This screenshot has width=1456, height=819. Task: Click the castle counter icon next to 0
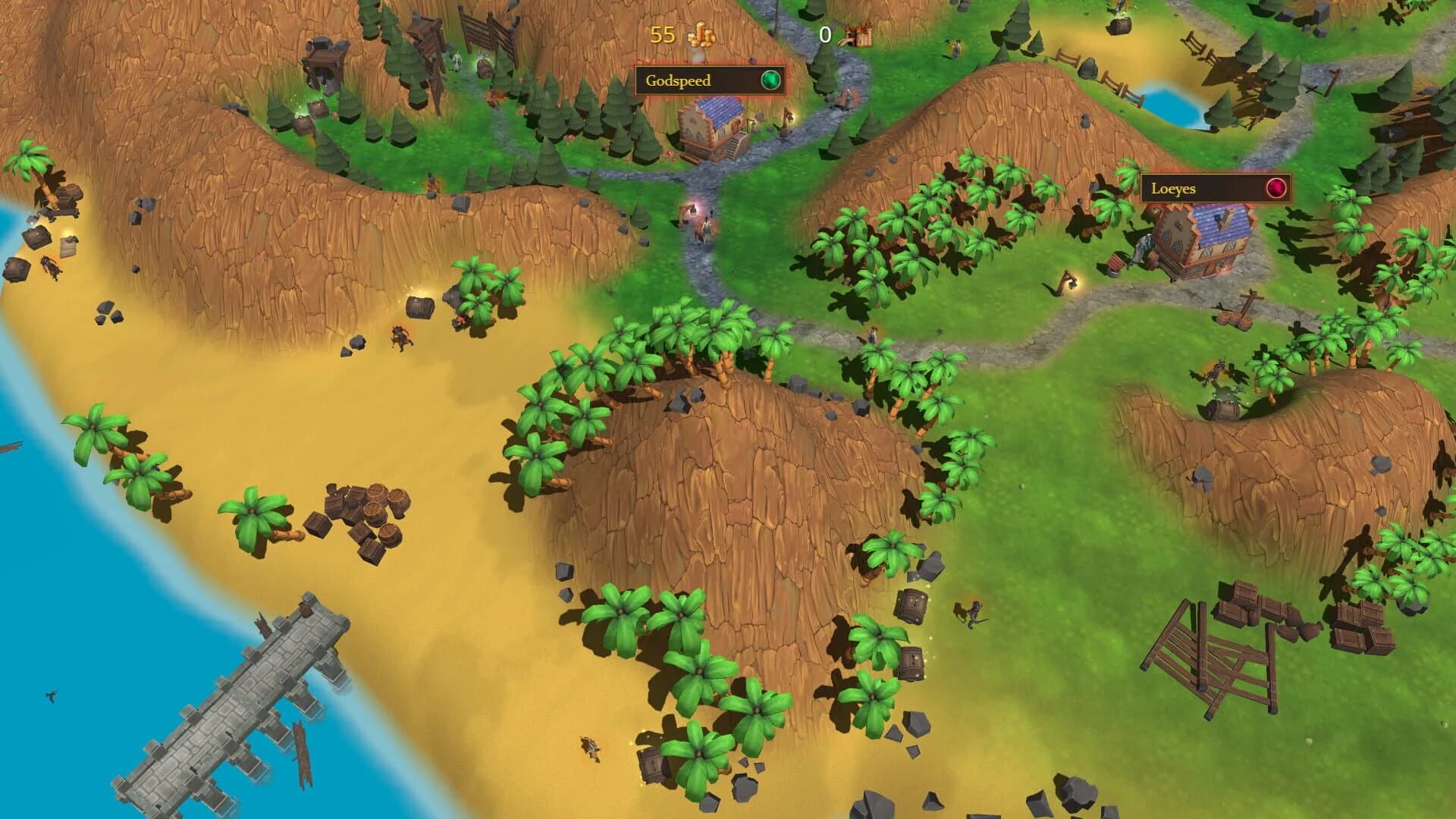(x=859, y=34)
